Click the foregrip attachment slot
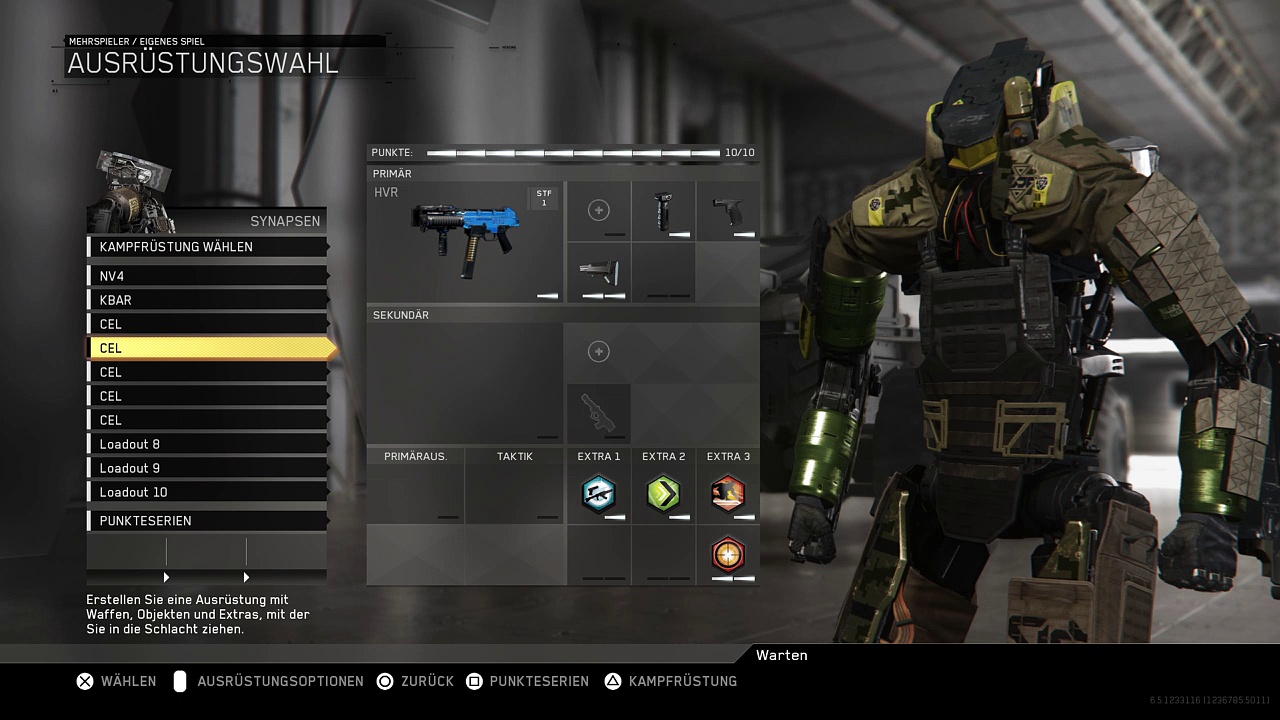Image resolution: width=1280 pixels, height=720 pixels. point(663,211)
